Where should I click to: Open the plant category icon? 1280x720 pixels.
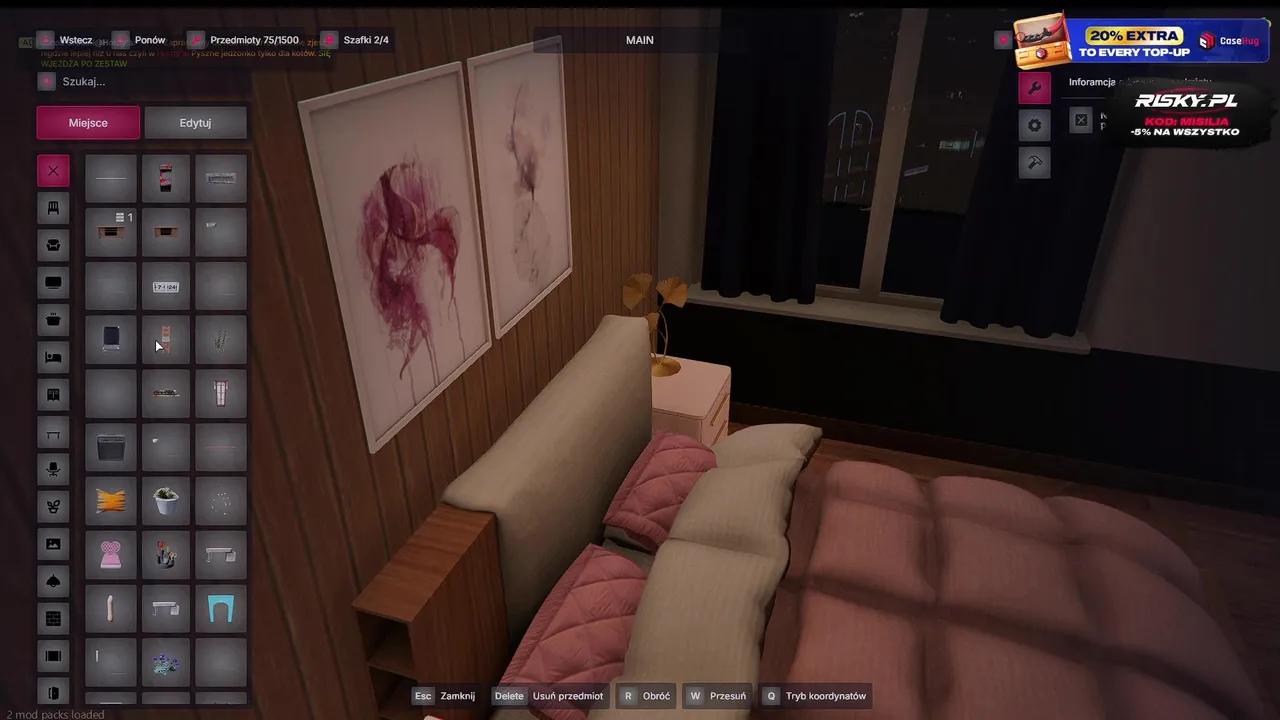tap(53, 506)
